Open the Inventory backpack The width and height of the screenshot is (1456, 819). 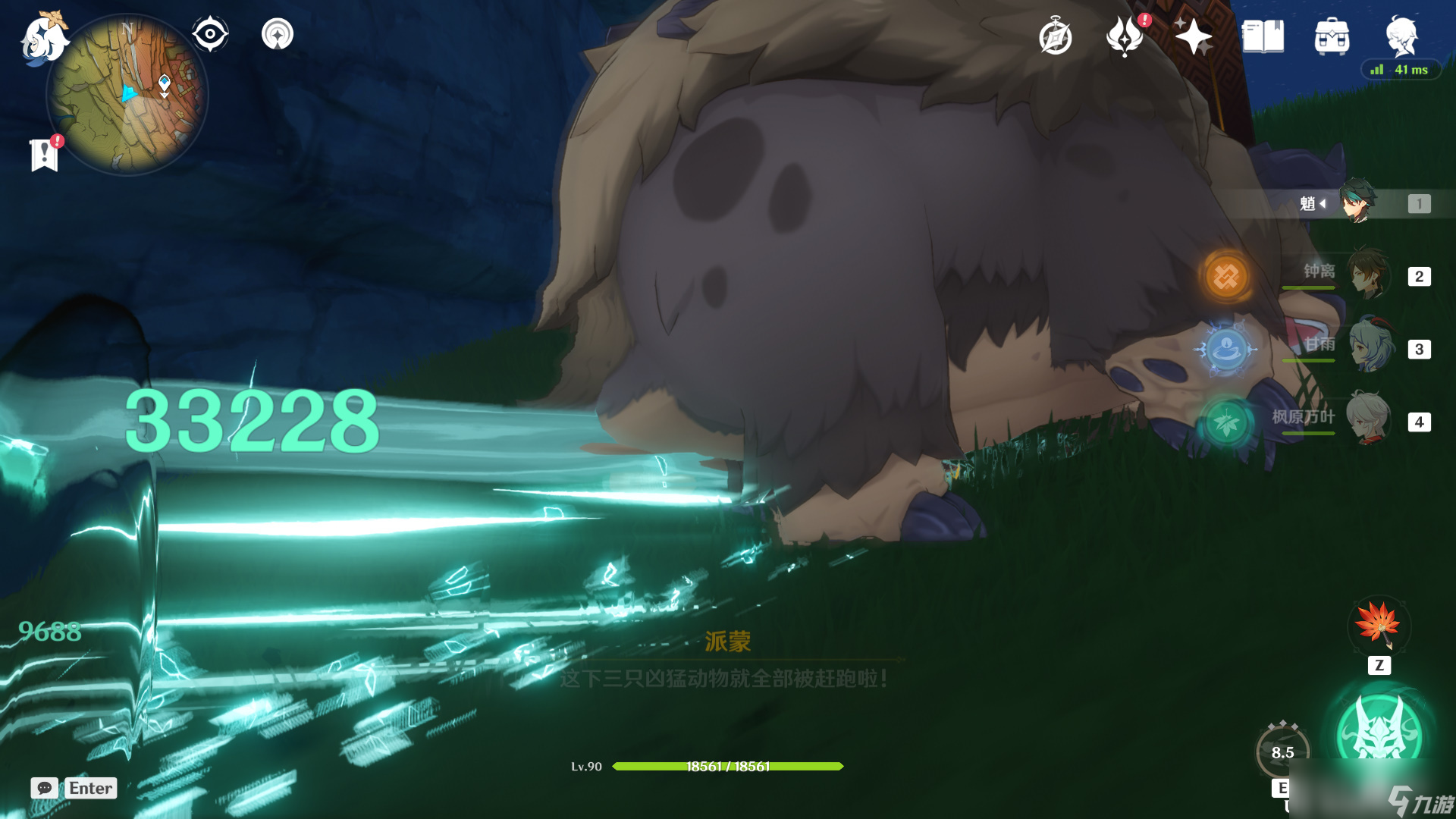pyautogui.click(x=1332, y=36)
